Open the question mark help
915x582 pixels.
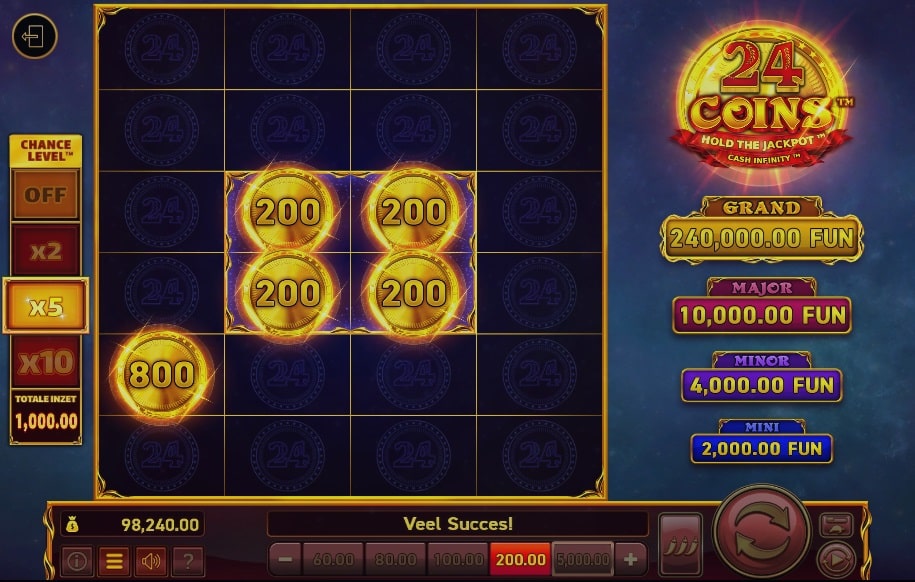[187, 560]
